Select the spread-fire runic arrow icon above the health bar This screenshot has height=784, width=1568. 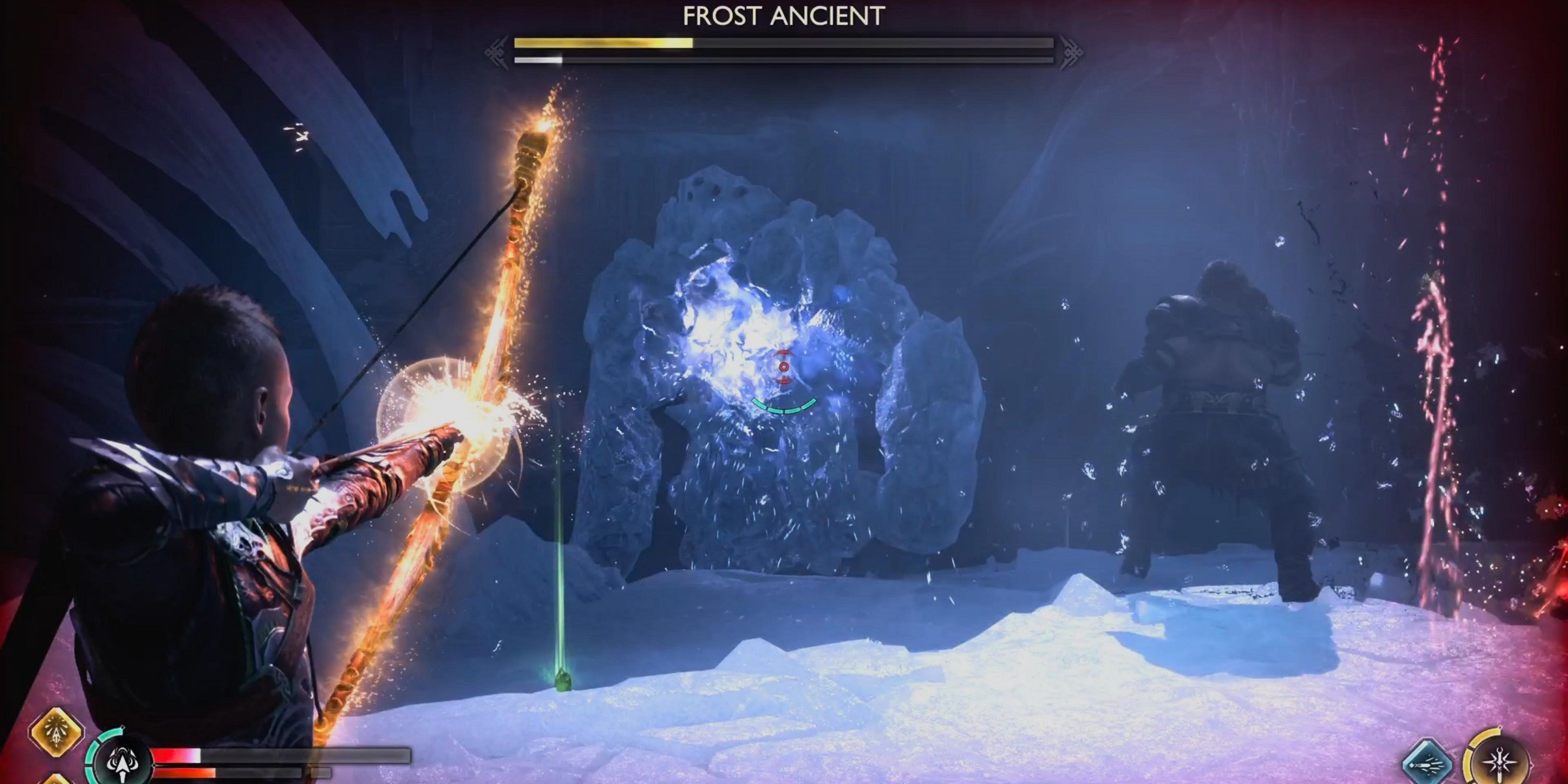tap(56, 736)
